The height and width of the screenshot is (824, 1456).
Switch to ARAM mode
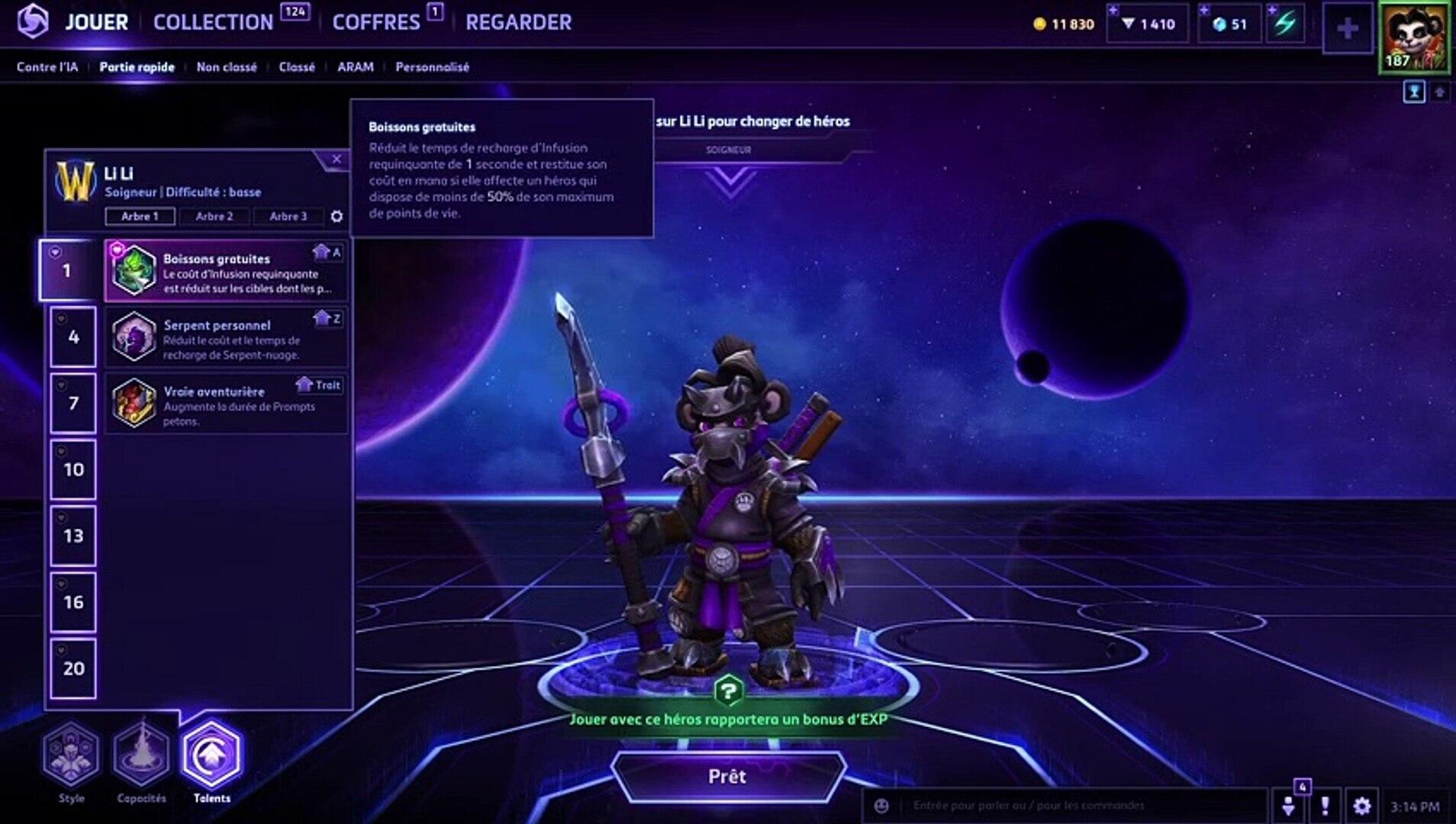click(356, 67)
